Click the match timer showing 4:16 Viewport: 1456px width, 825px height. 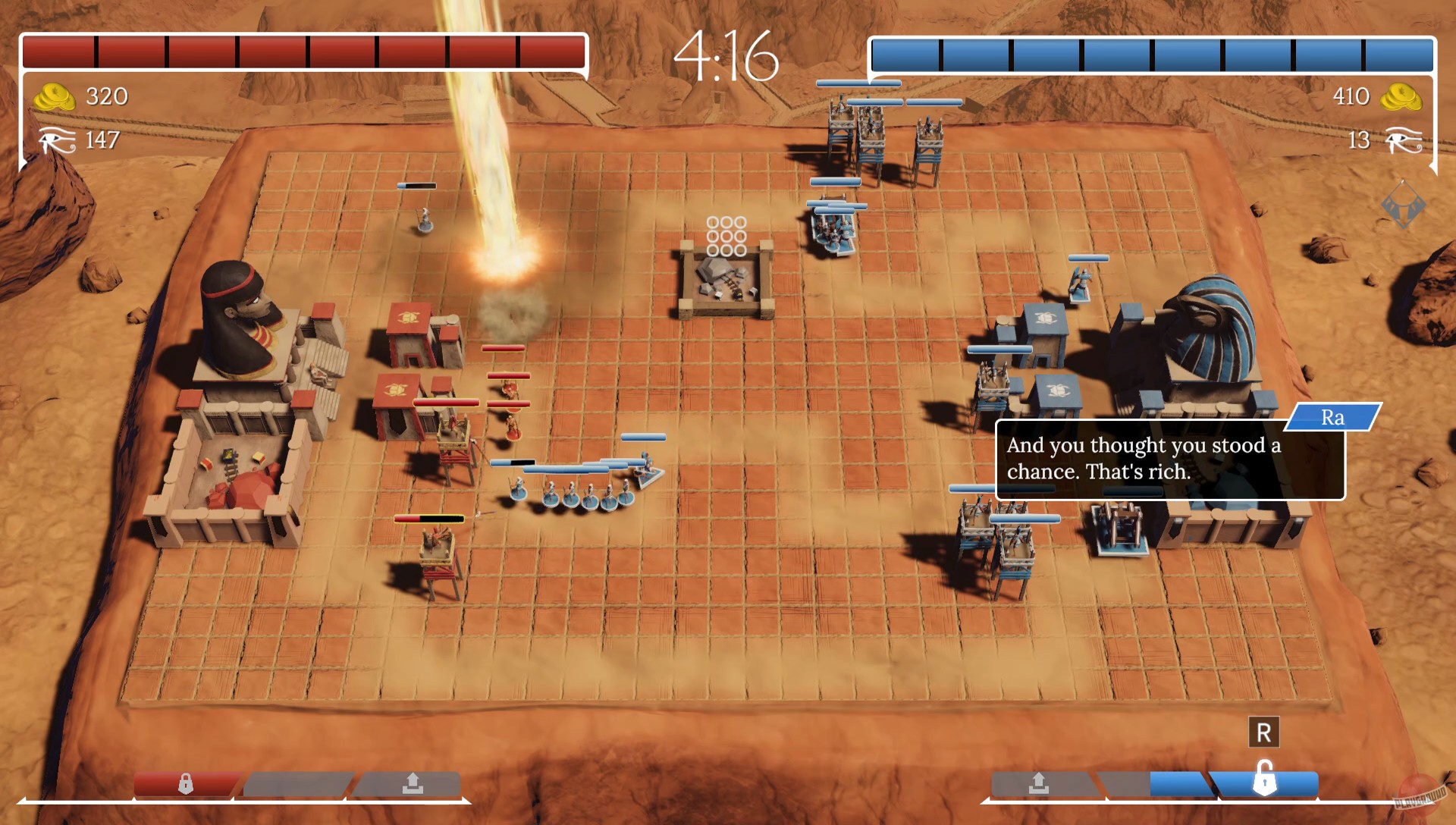(x=727, y=53)
